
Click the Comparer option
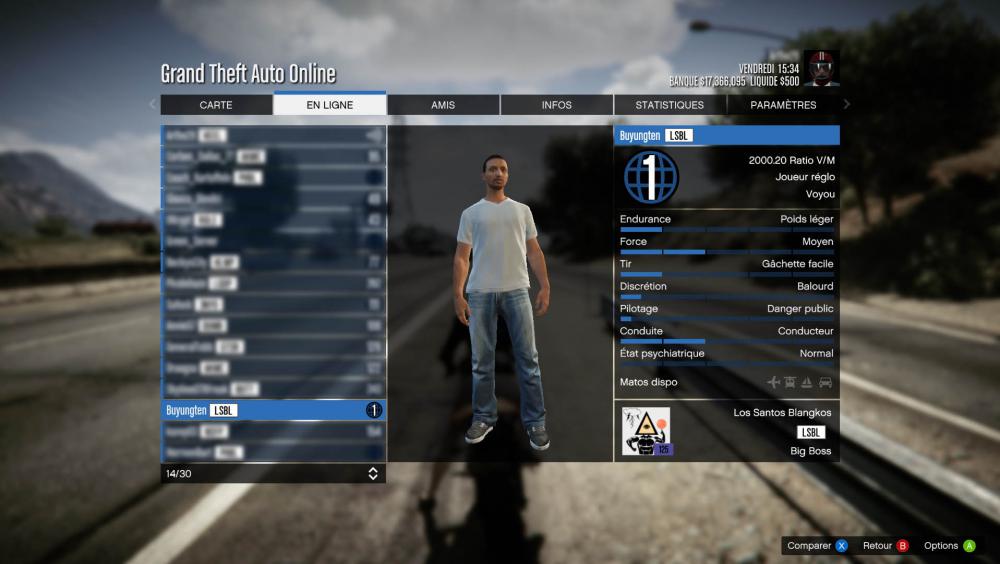817,546
